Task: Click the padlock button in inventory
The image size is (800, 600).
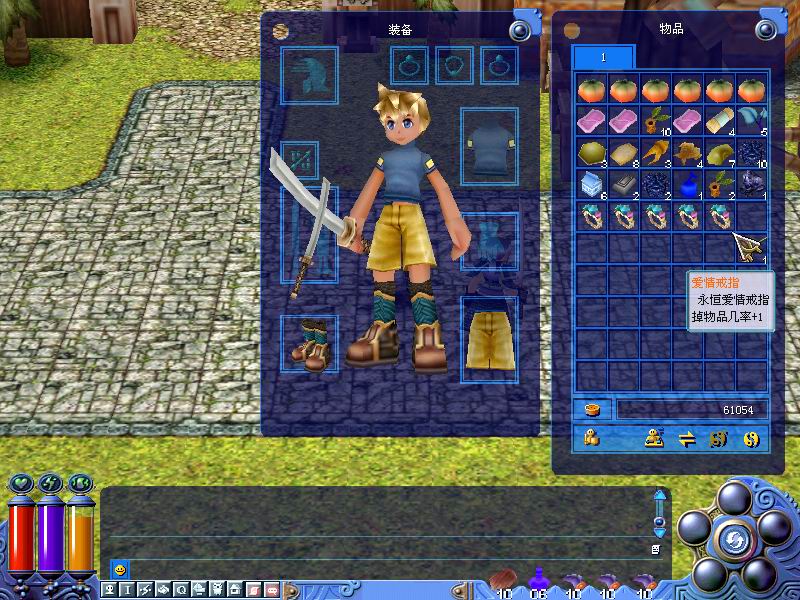Action: [x=592, y=438]
